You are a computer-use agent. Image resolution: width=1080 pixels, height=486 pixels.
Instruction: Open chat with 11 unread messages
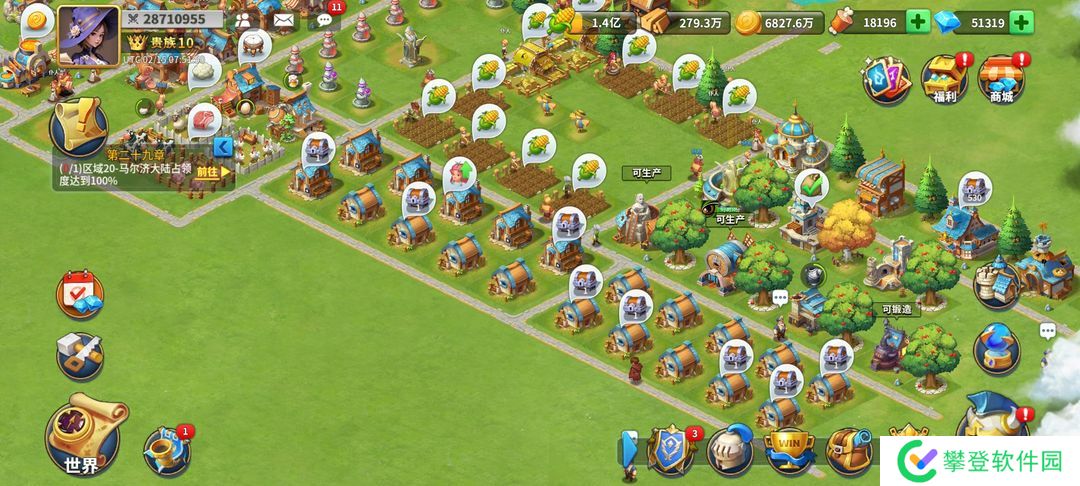(325, 19)
